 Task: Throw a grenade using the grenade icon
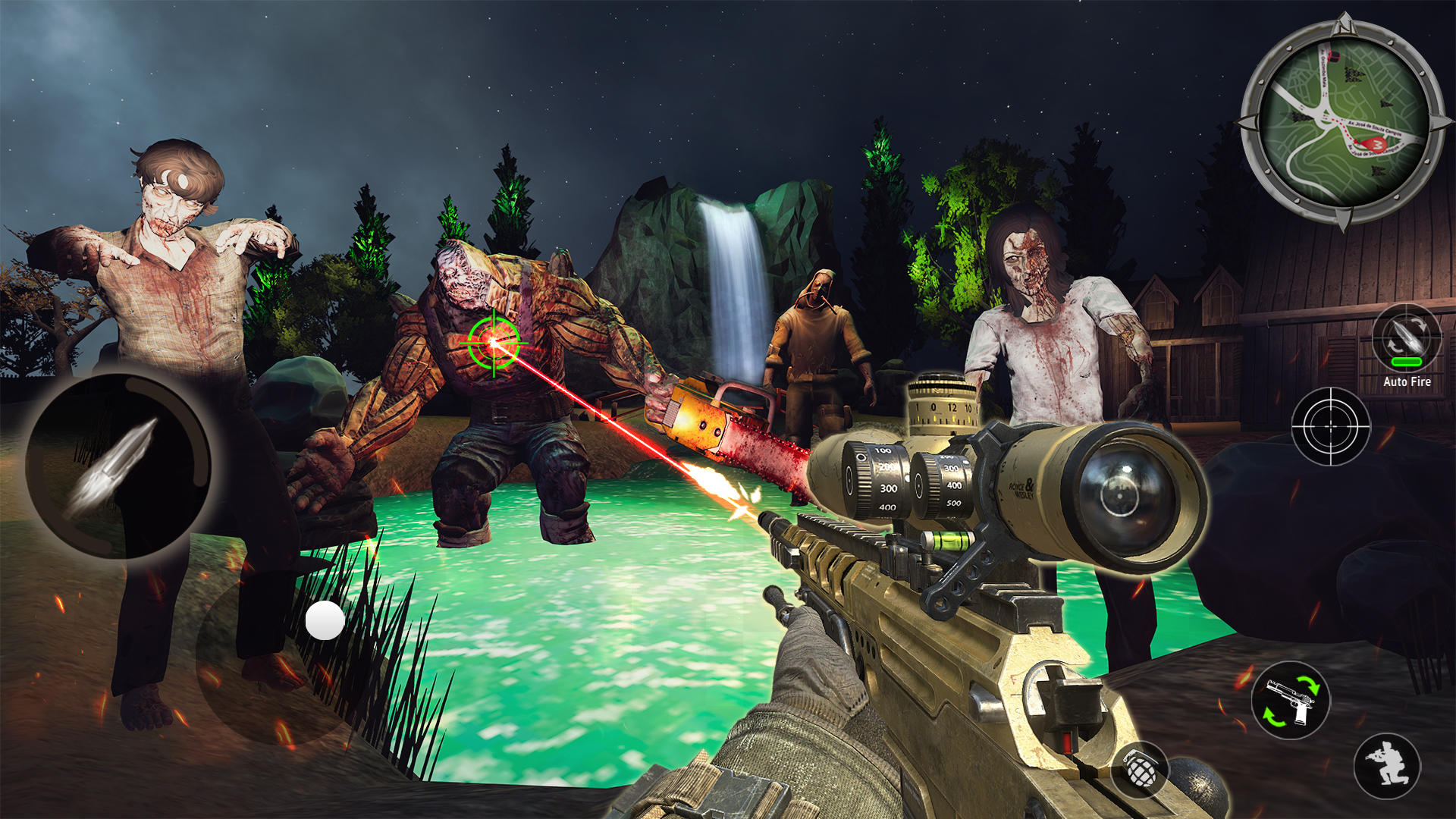(1140, 769)
